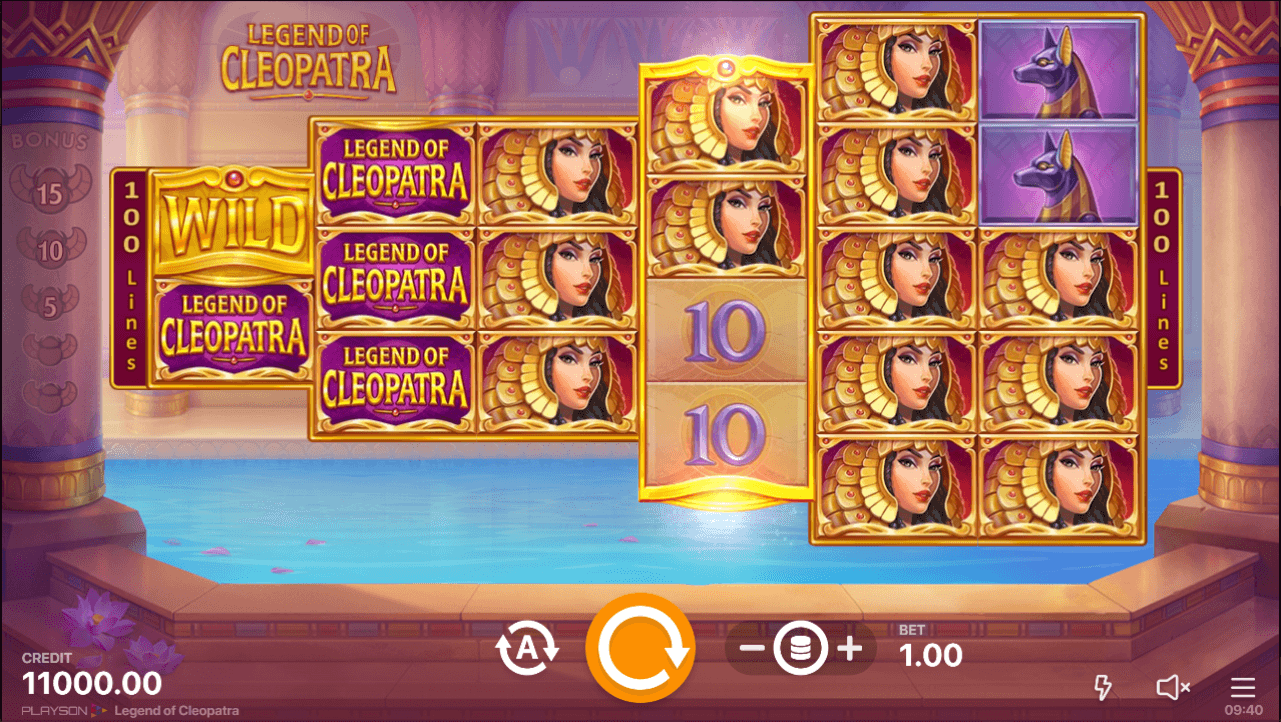Expand the options list from the menu icon
1281x722 pixels.
1241,687
